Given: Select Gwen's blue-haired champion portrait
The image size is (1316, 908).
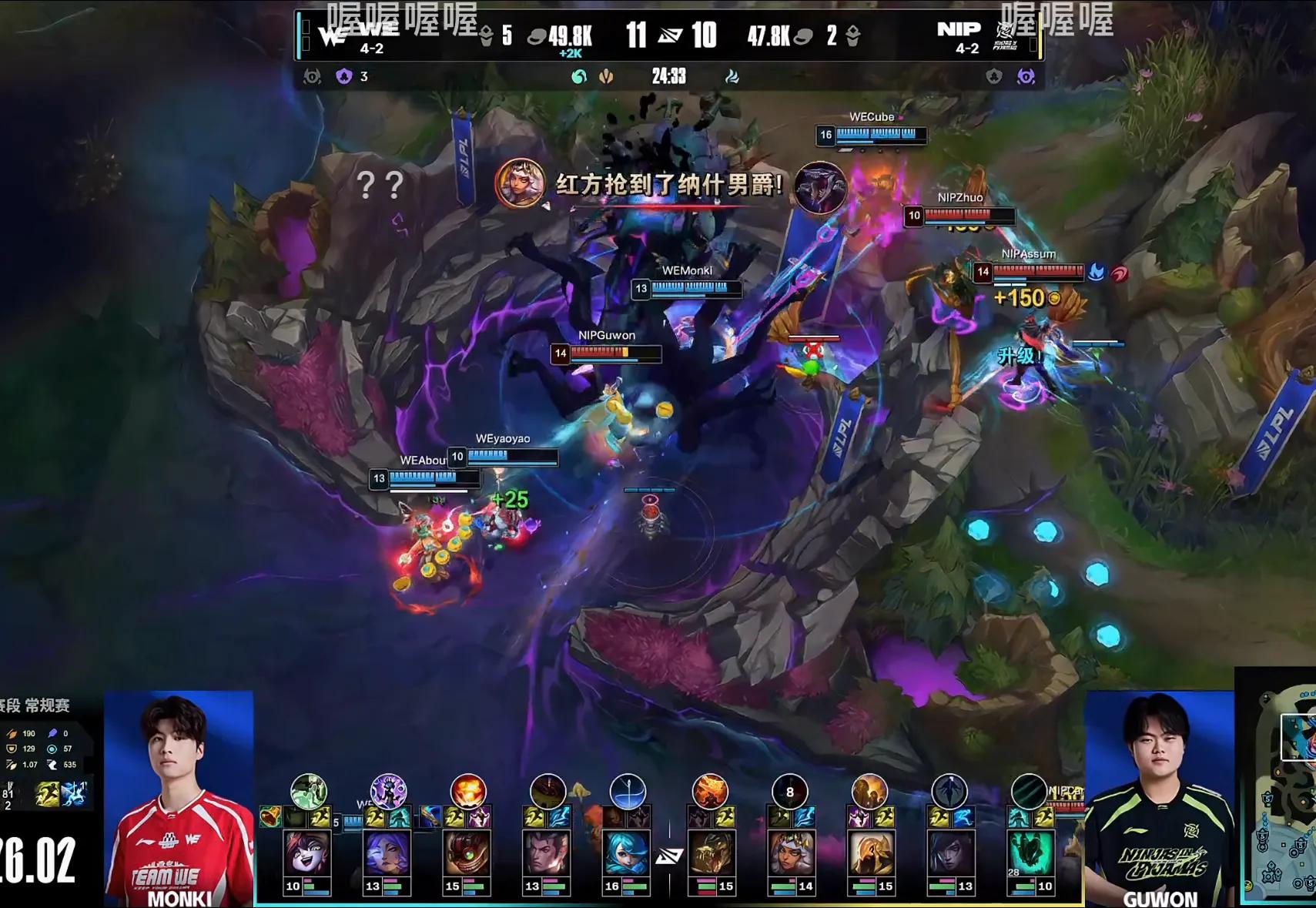Looking at the screenshot, I should coord(628,853).
